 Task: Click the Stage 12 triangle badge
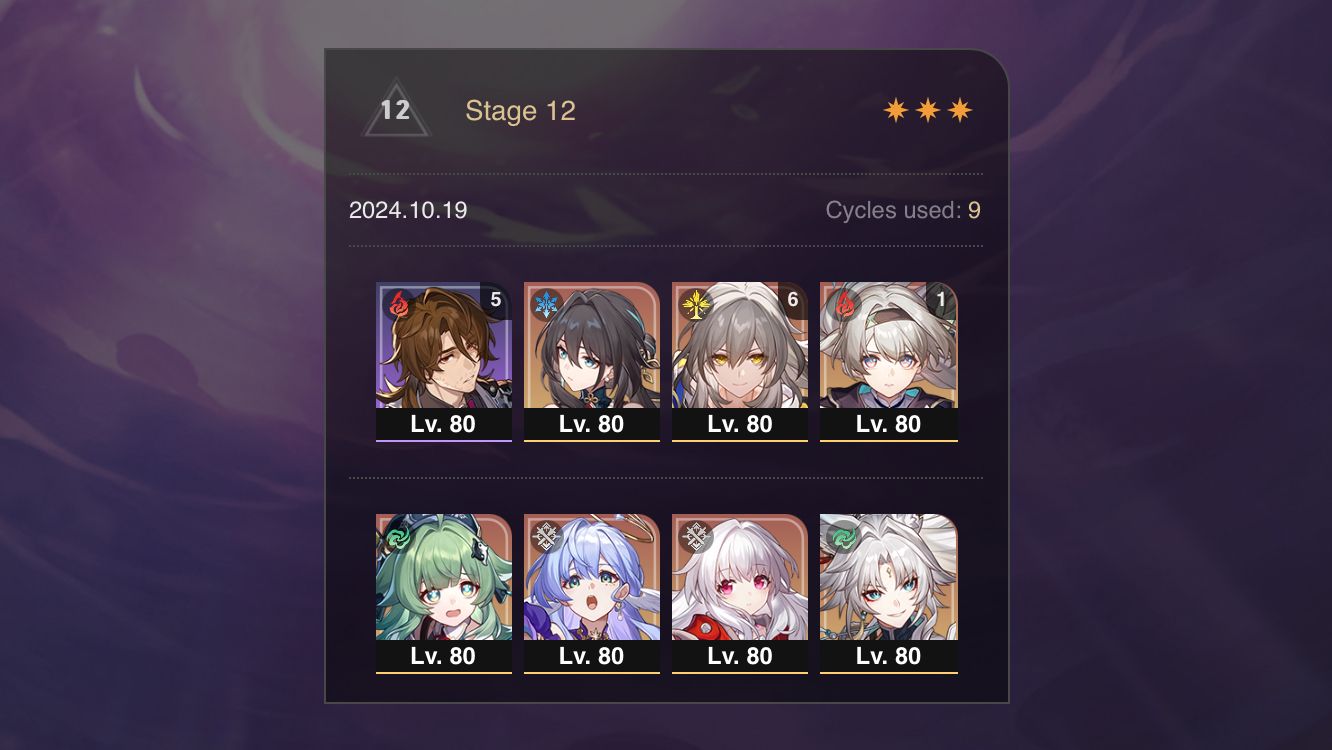[x=395, y=110]
